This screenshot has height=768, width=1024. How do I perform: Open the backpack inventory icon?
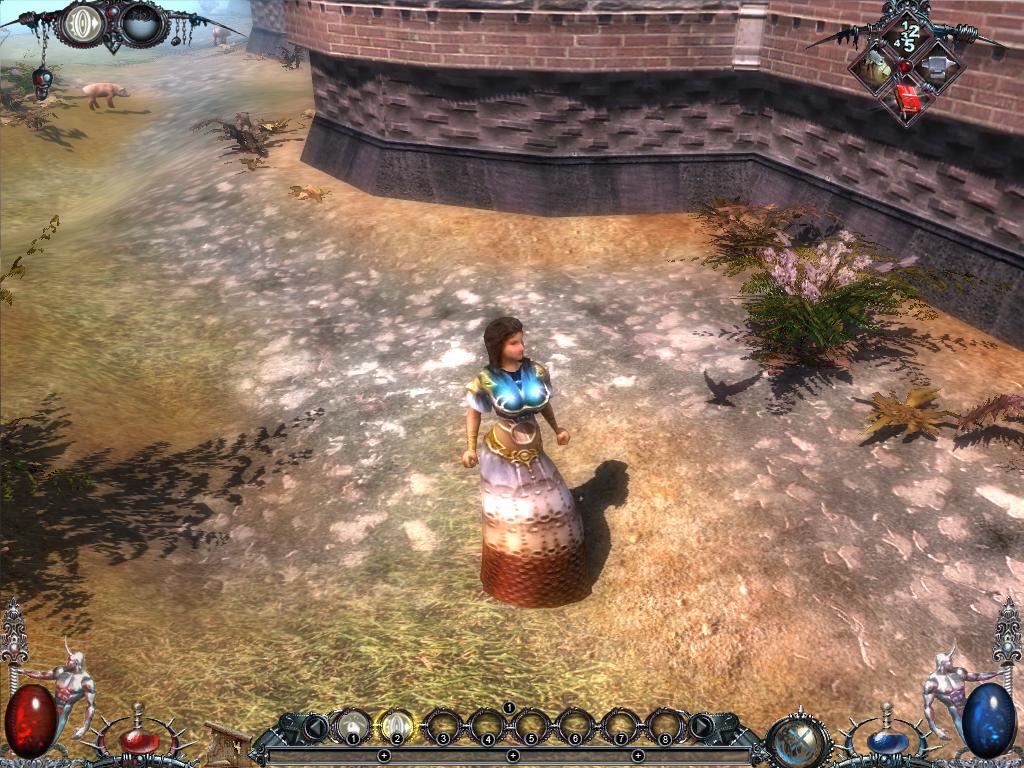tap(876, 68)
